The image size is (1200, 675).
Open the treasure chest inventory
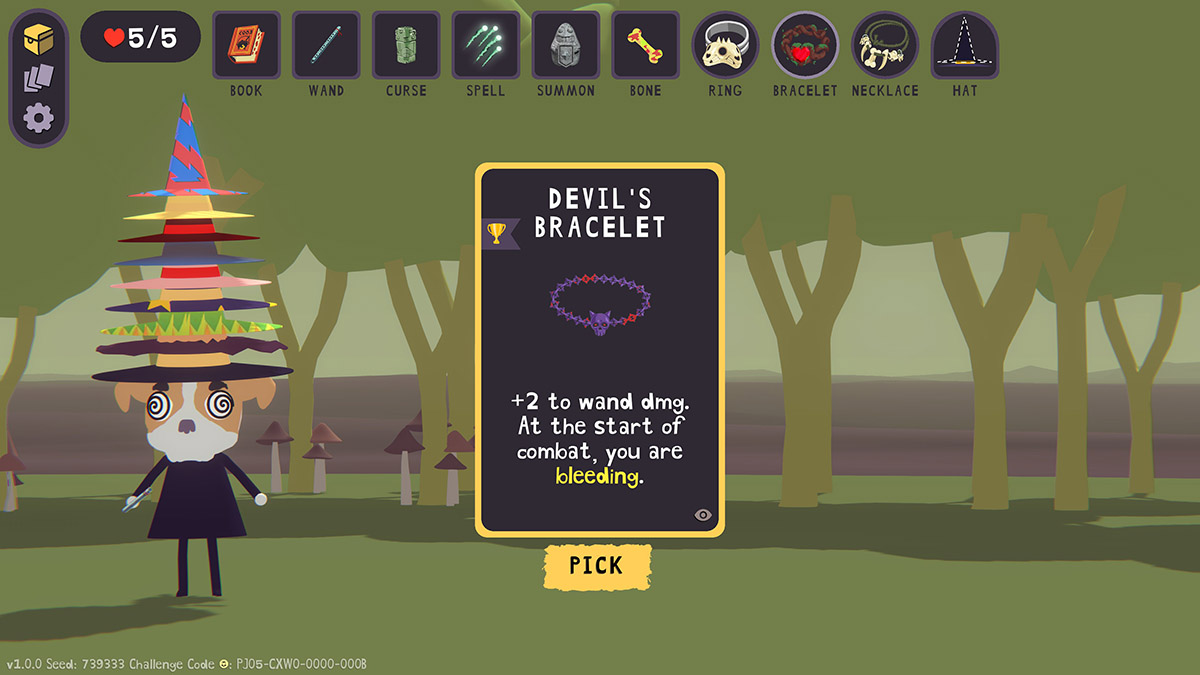click(x=39, y=39)
